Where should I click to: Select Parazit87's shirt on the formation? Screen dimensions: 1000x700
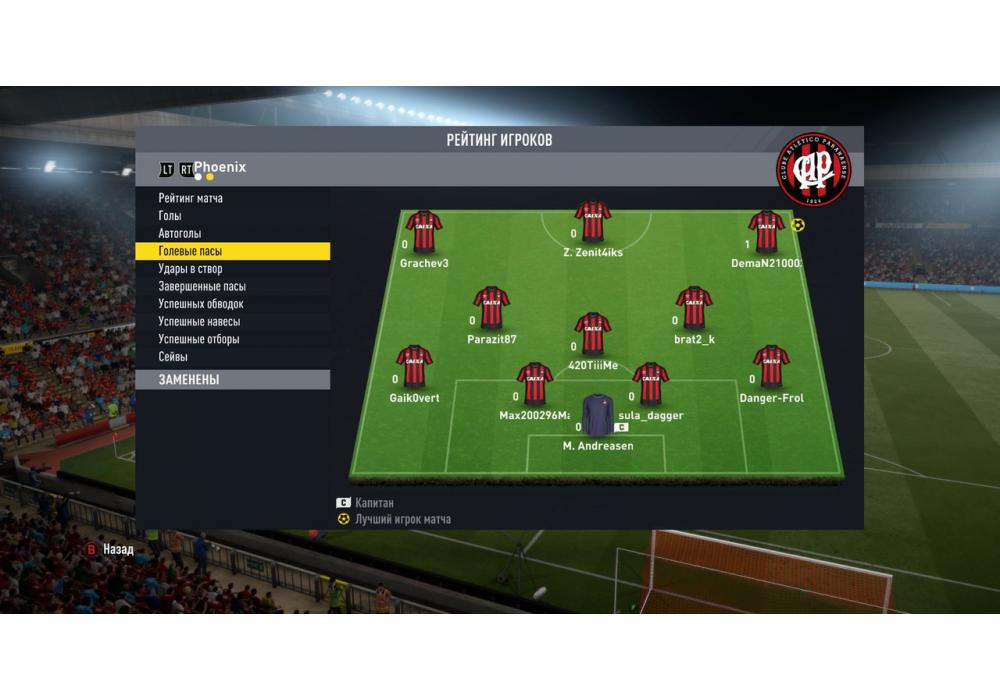(x=491, y=308)
